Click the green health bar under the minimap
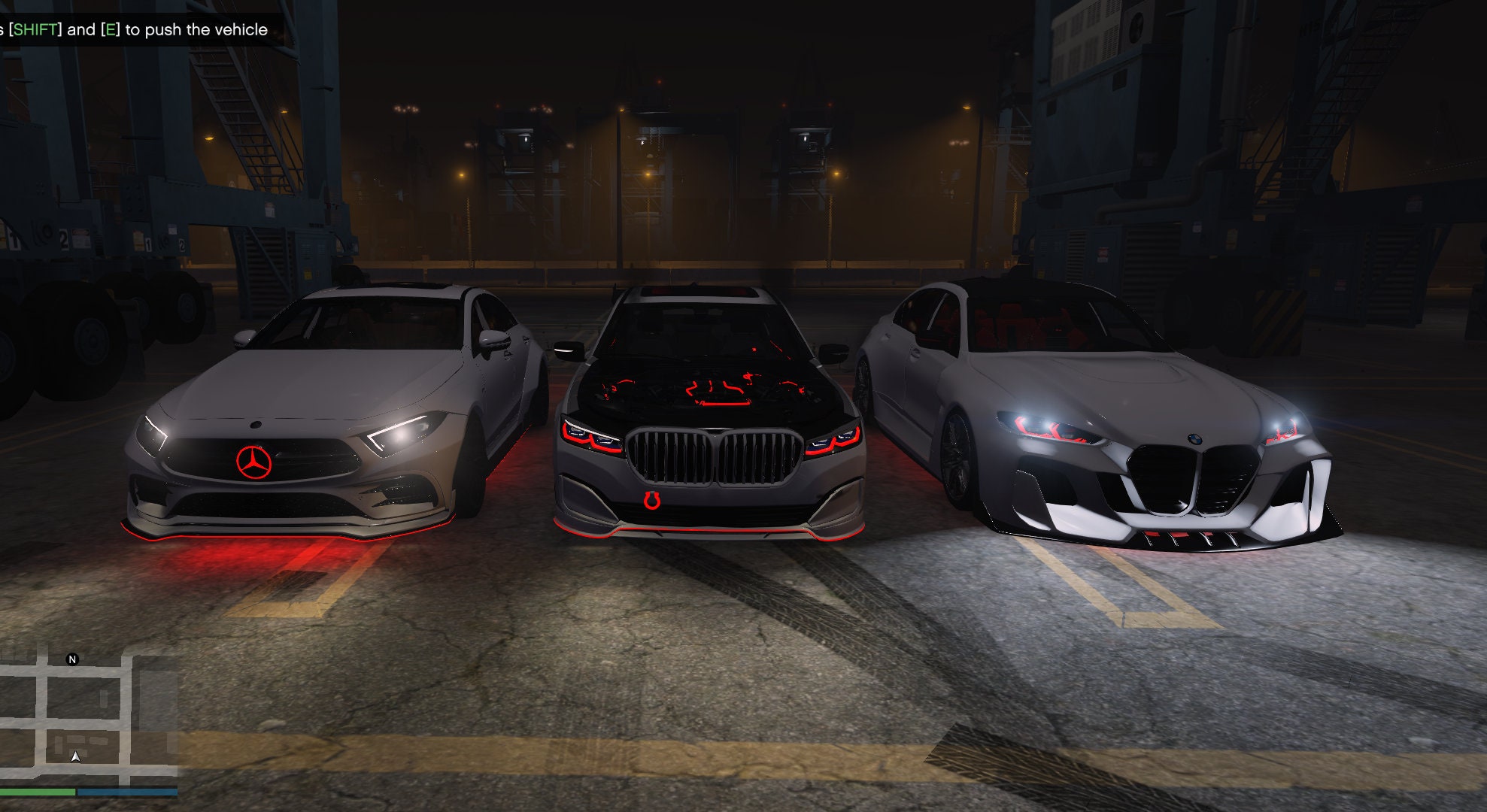The width and height of the screenshot is (1487, 812). coord(38,792)
